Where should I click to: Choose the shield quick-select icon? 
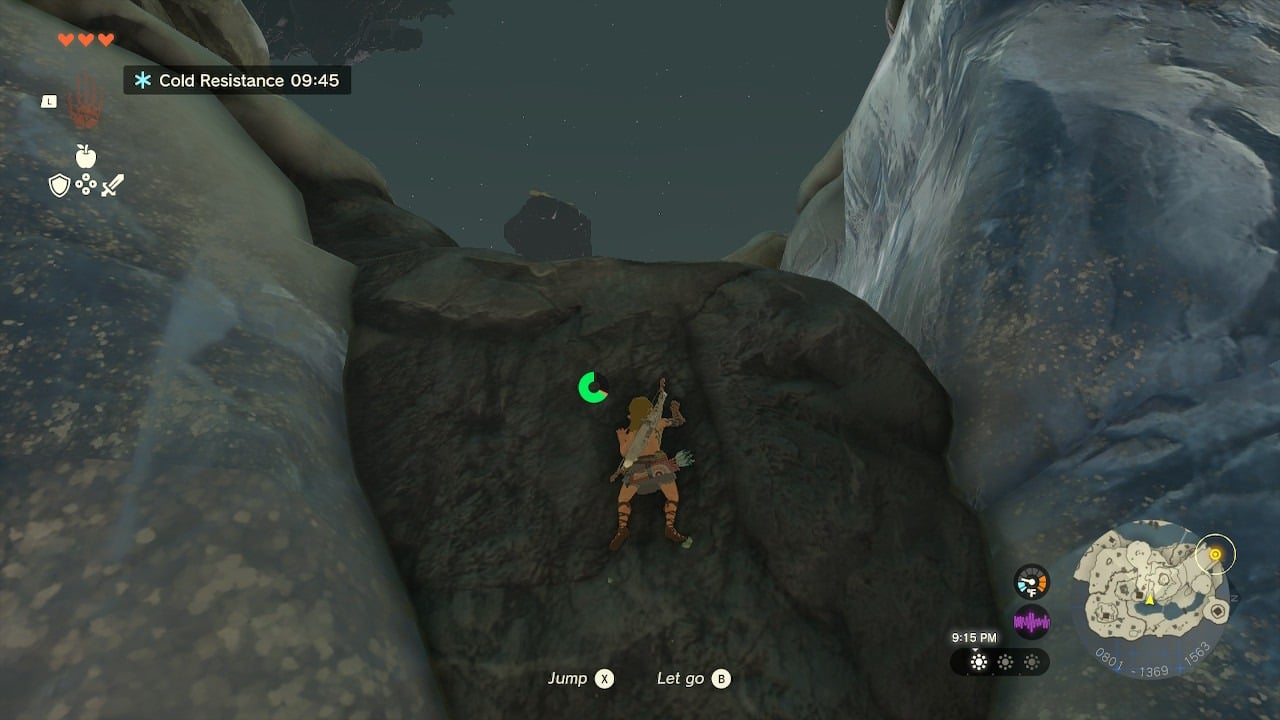coord(59,185)
